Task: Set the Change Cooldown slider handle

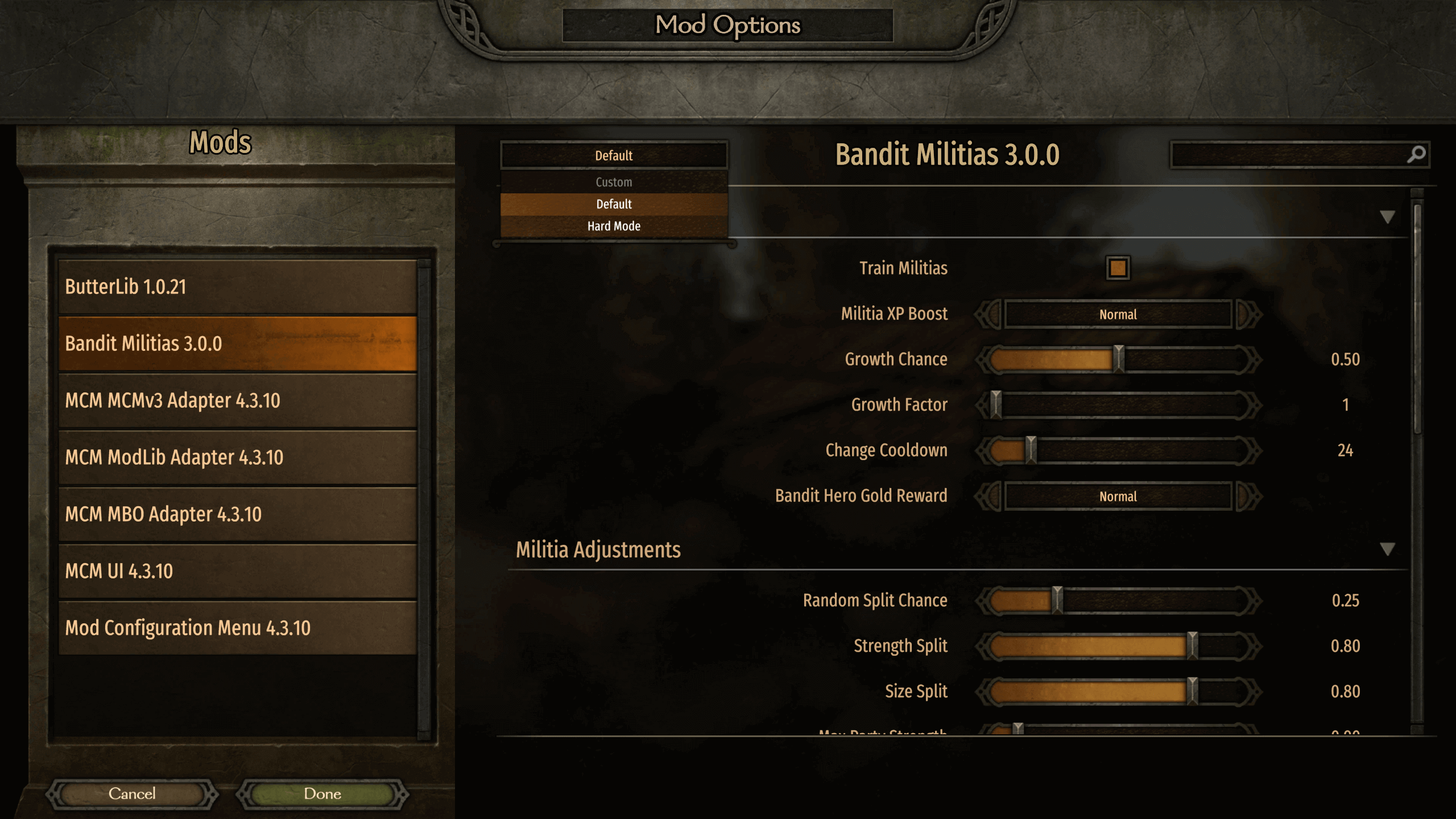Action: coord(1031,450)
